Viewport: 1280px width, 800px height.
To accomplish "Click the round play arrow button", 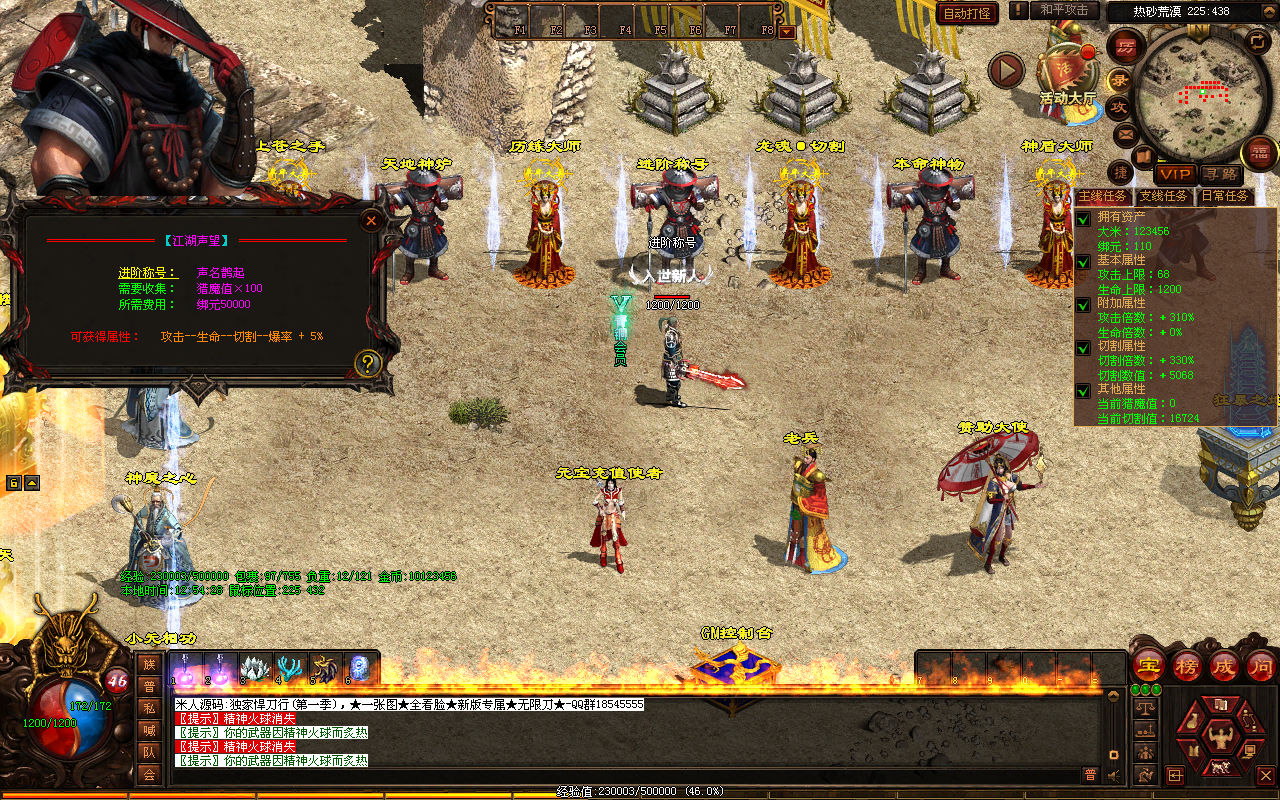I will (1006, 70).
